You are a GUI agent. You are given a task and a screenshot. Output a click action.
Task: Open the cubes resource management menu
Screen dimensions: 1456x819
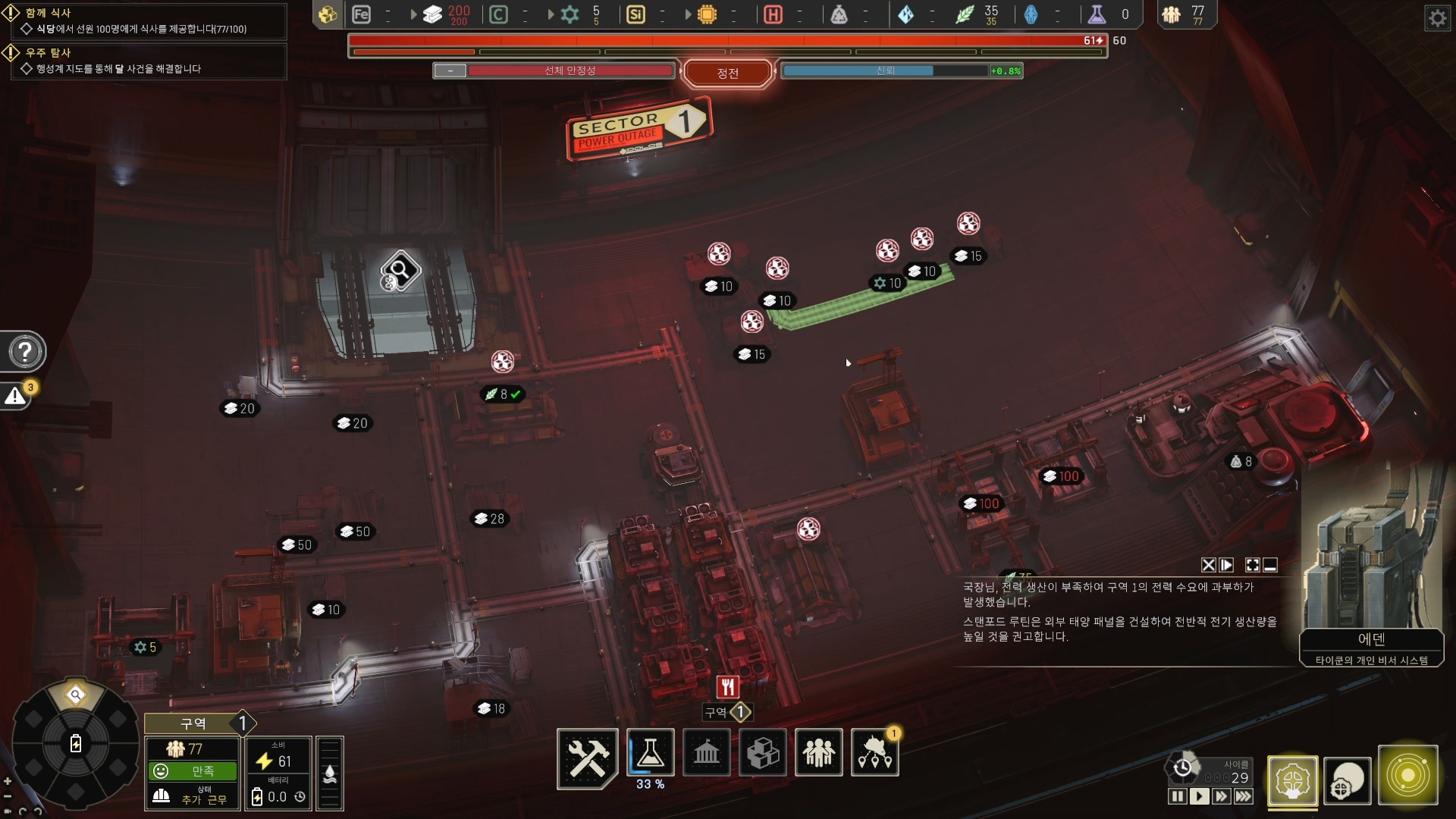click(762, 753)
